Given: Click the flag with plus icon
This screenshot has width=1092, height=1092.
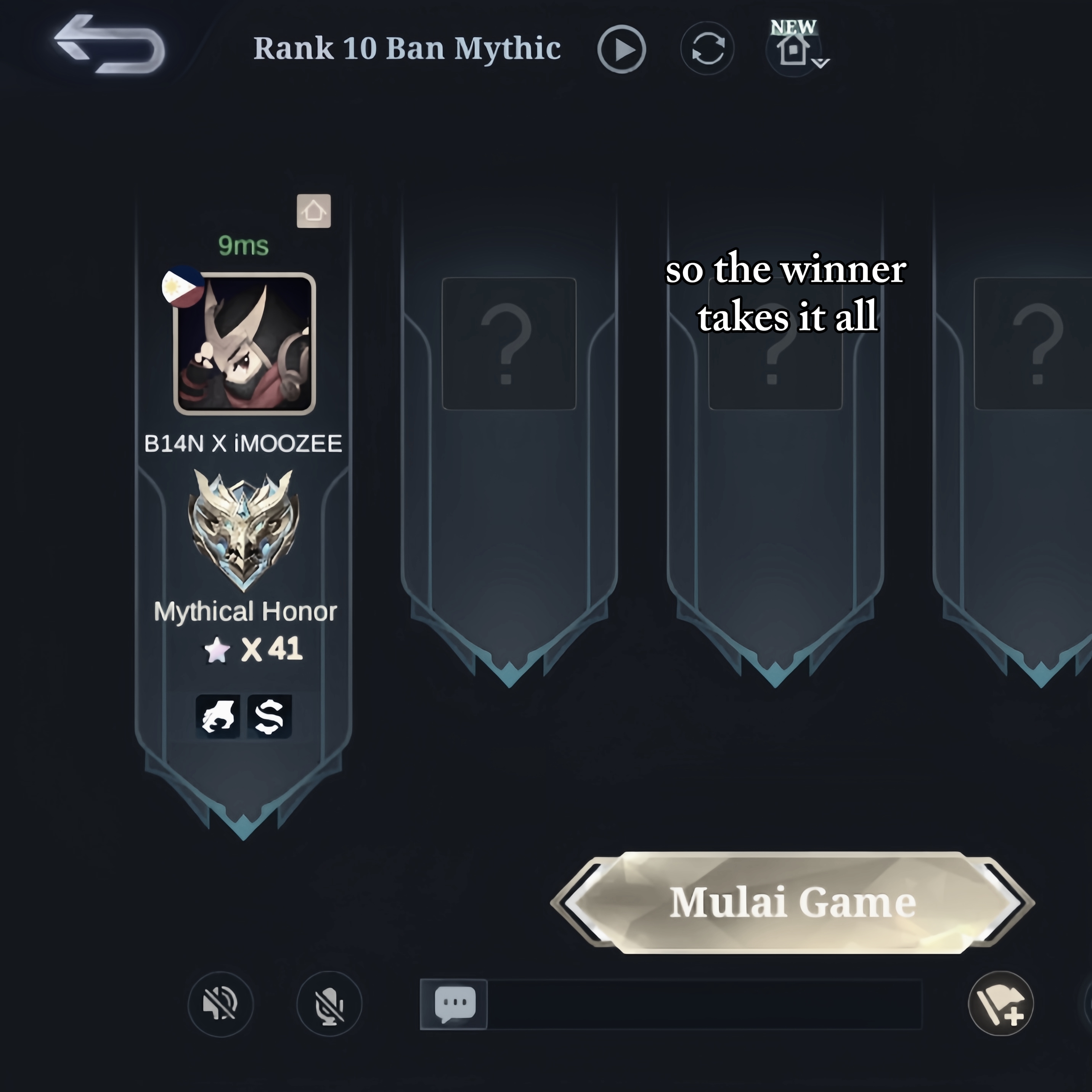Looking at the screenshot, I should tap(1000, 1004).
